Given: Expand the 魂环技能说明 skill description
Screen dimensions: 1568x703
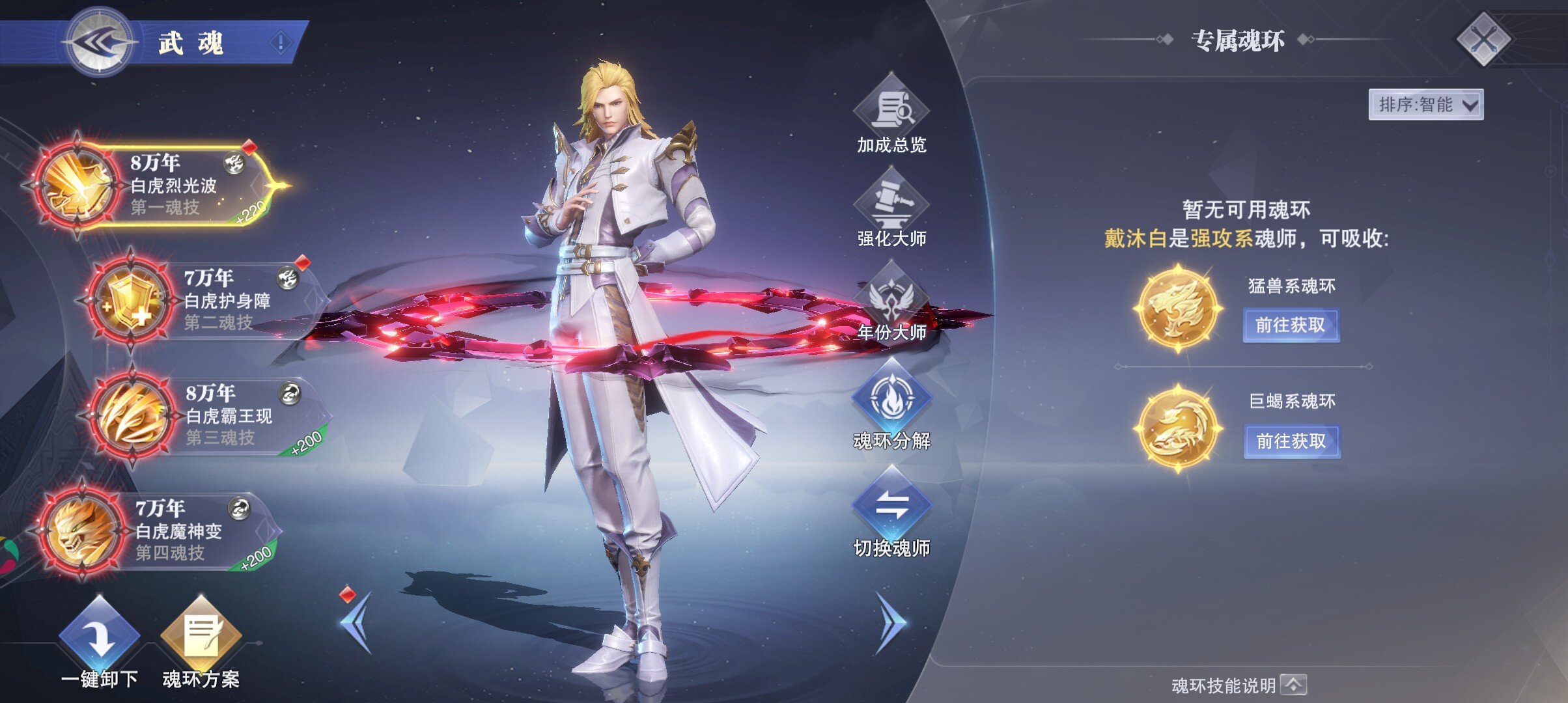Looking at the screenshot, I should click(x=1293, y=685).
